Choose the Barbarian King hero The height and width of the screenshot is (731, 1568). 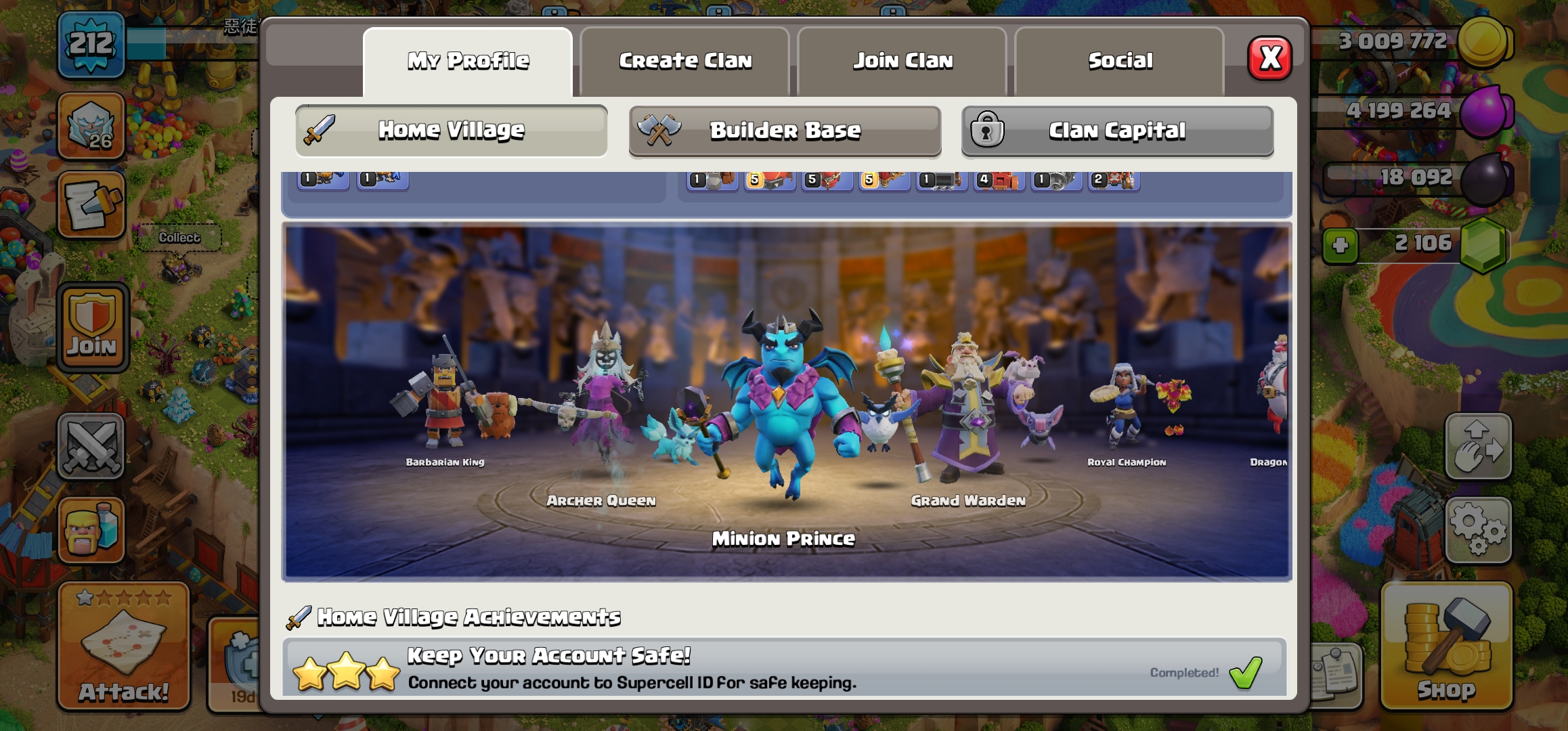coord(444,406)
